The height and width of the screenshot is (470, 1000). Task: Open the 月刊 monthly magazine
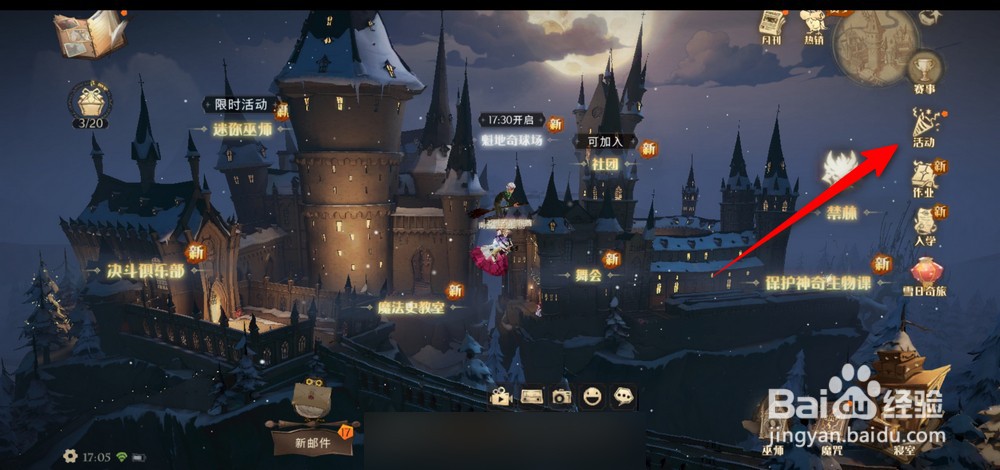pos(771,26)
